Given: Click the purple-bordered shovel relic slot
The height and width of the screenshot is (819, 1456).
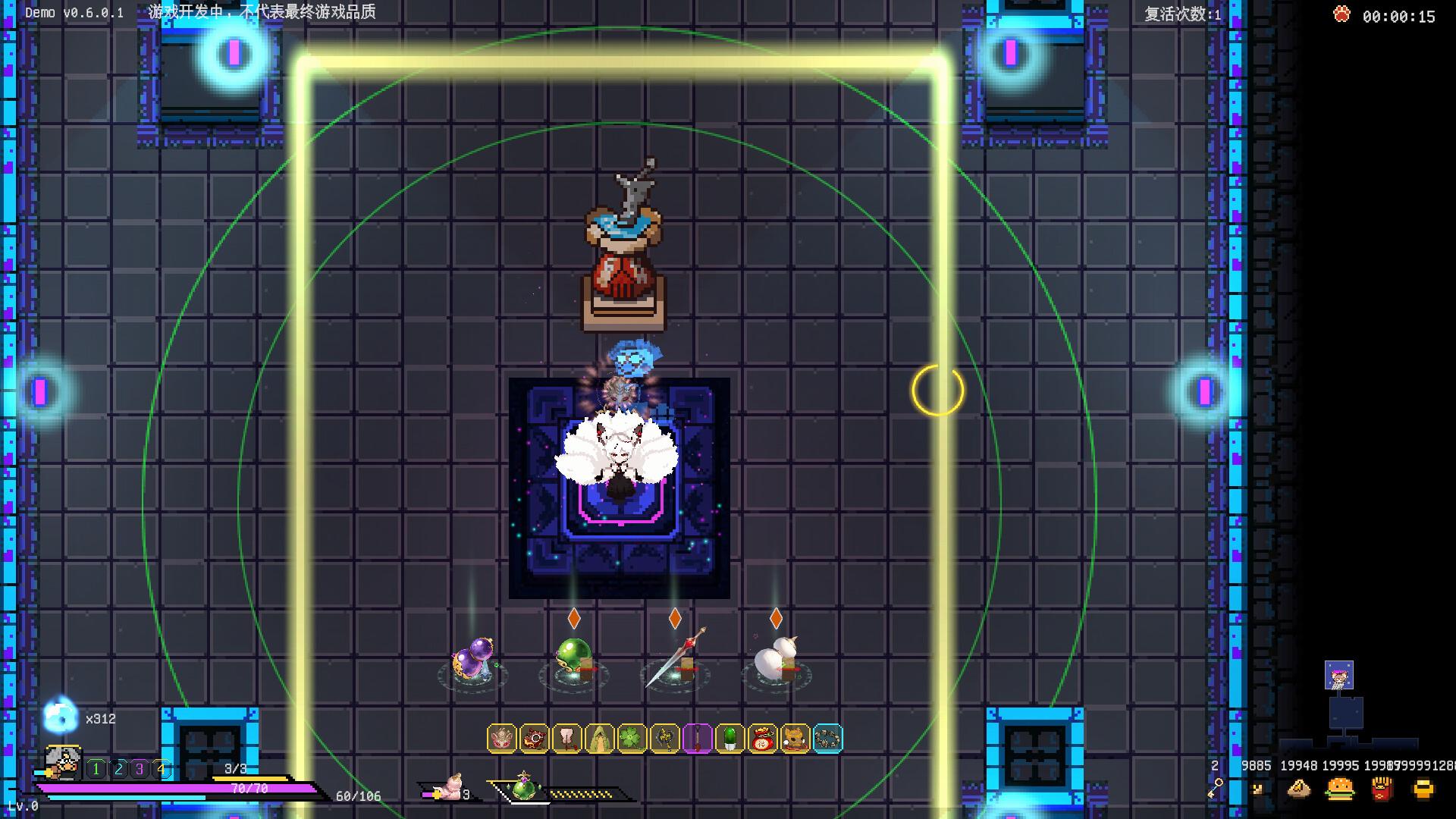Looking at the screenshot, I should (x=698, y=738).
